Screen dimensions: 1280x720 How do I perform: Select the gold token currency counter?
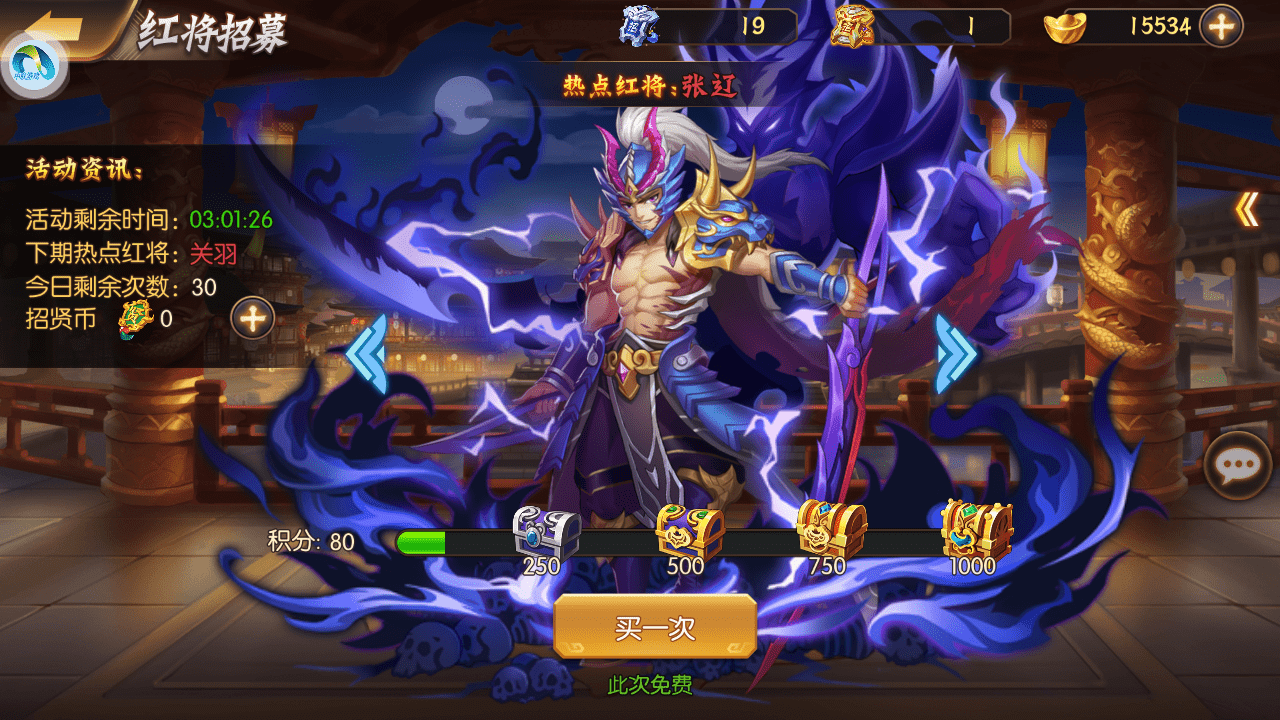(x=920, y=26)
